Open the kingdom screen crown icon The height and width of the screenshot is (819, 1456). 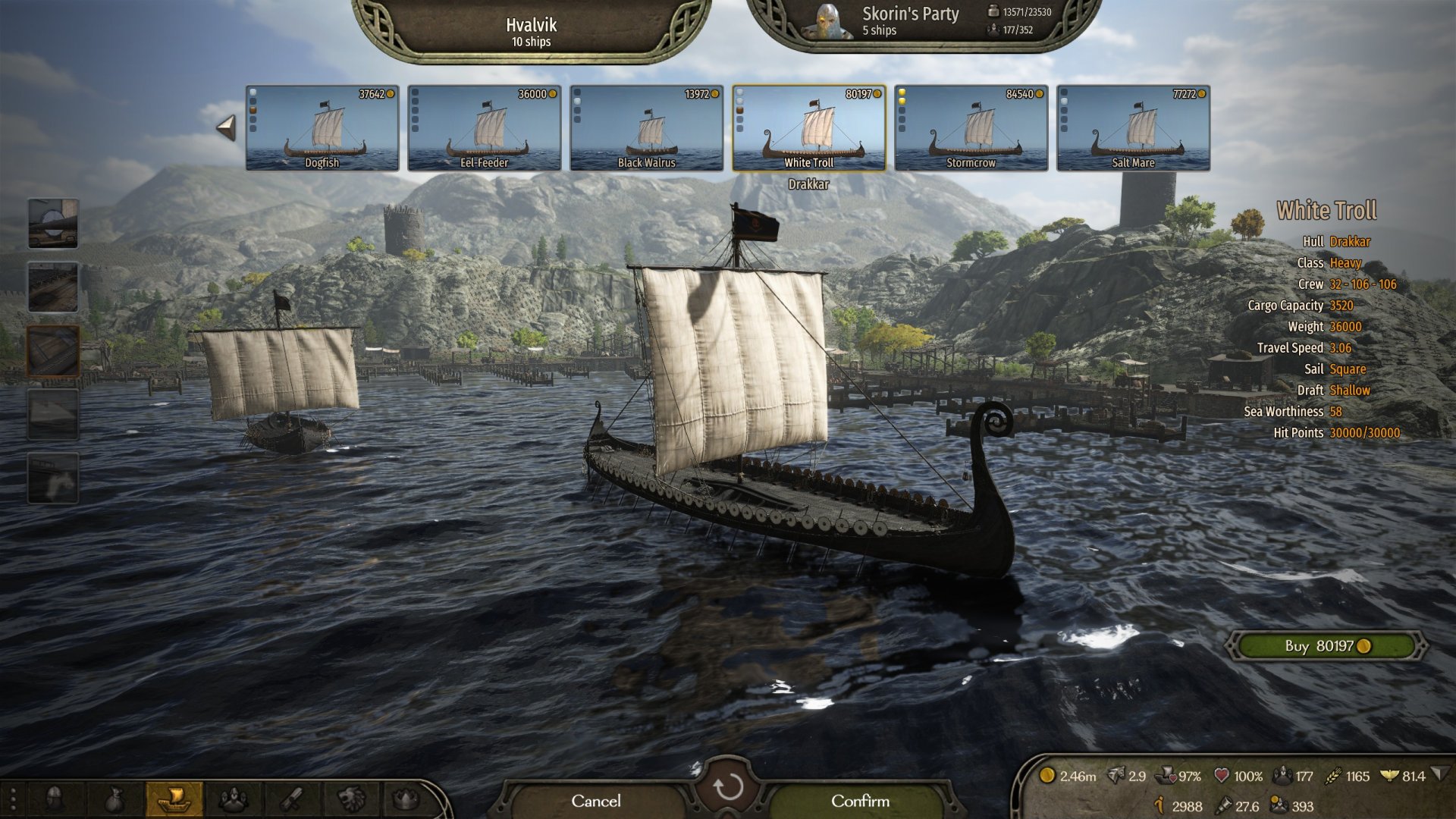tap(406, 799)
